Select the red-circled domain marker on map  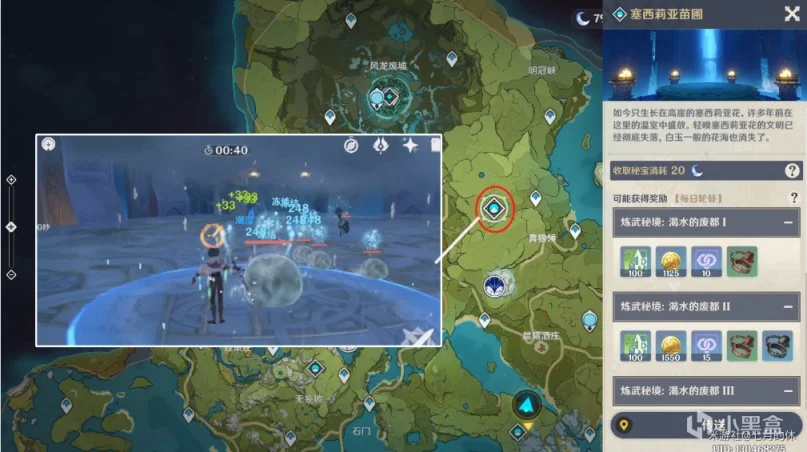pos(495,208)
